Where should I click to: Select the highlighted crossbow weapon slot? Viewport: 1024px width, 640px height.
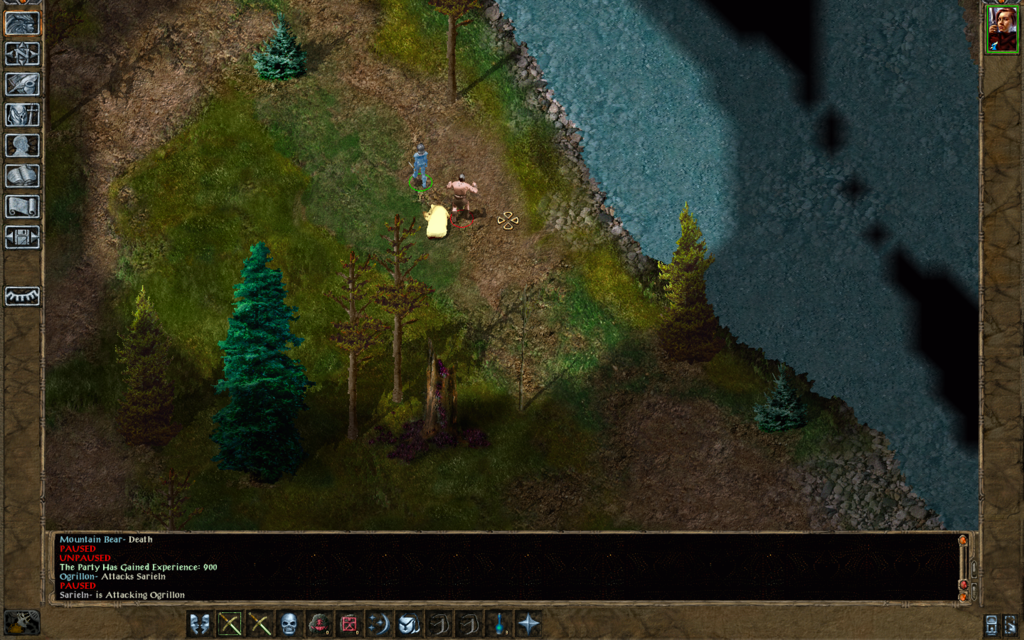coord(230,624)
